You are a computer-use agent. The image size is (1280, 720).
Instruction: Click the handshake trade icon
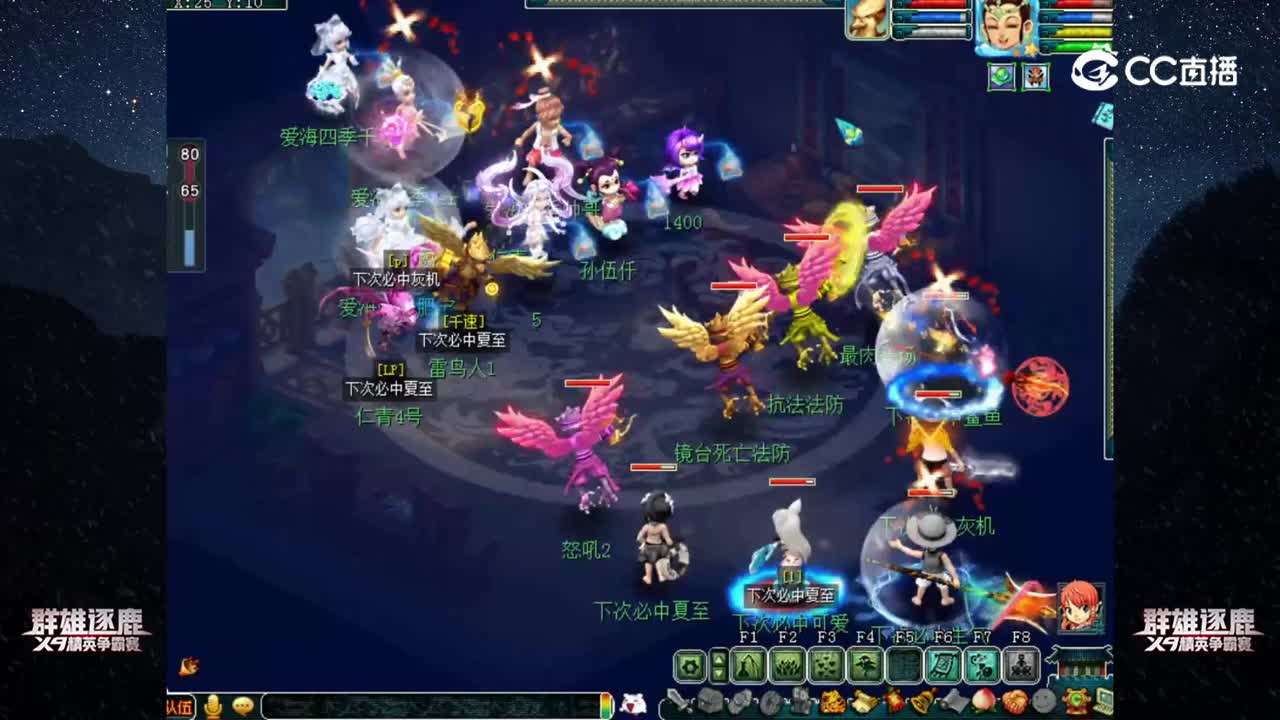[1012, 700]
